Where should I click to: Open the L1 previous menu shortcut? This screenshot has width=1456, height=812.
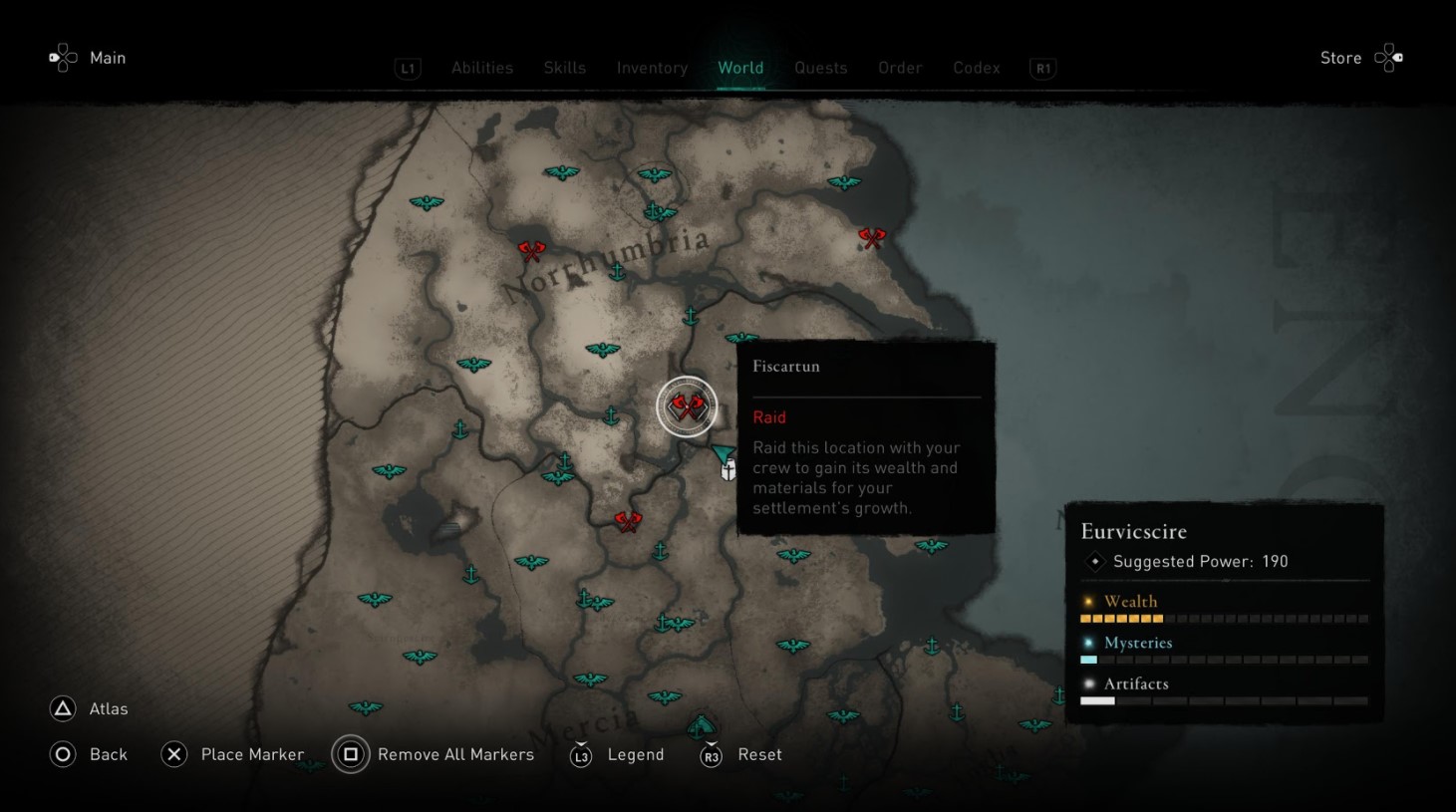(x=408, y=68)
